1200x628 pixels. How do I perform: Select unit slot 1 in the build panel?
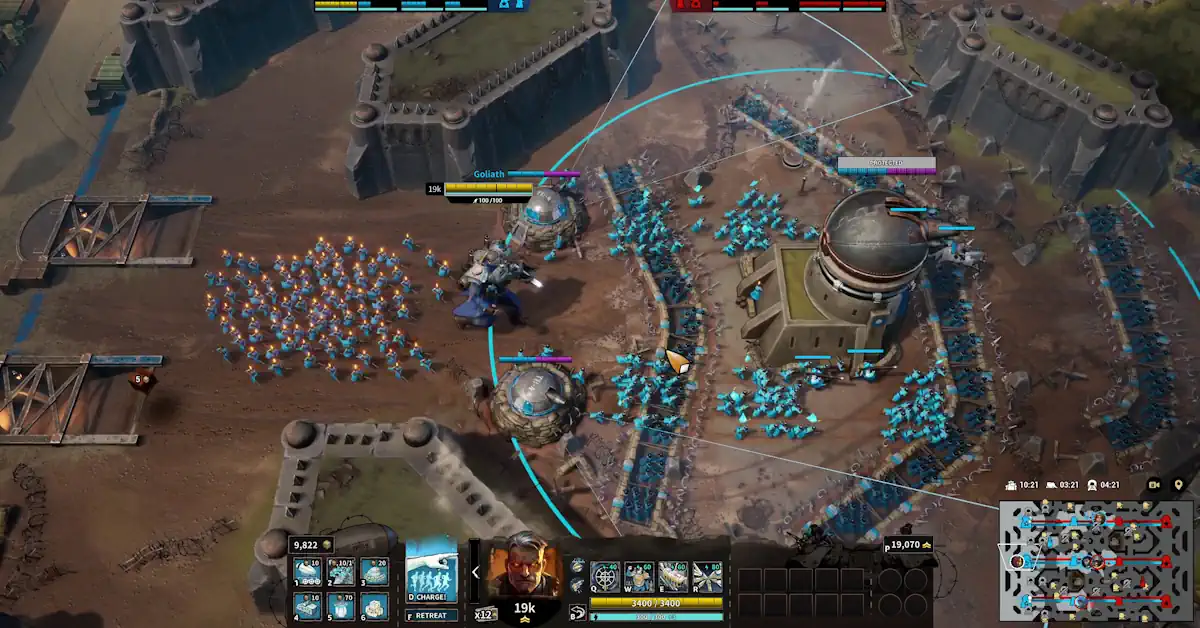coord(308,573)
